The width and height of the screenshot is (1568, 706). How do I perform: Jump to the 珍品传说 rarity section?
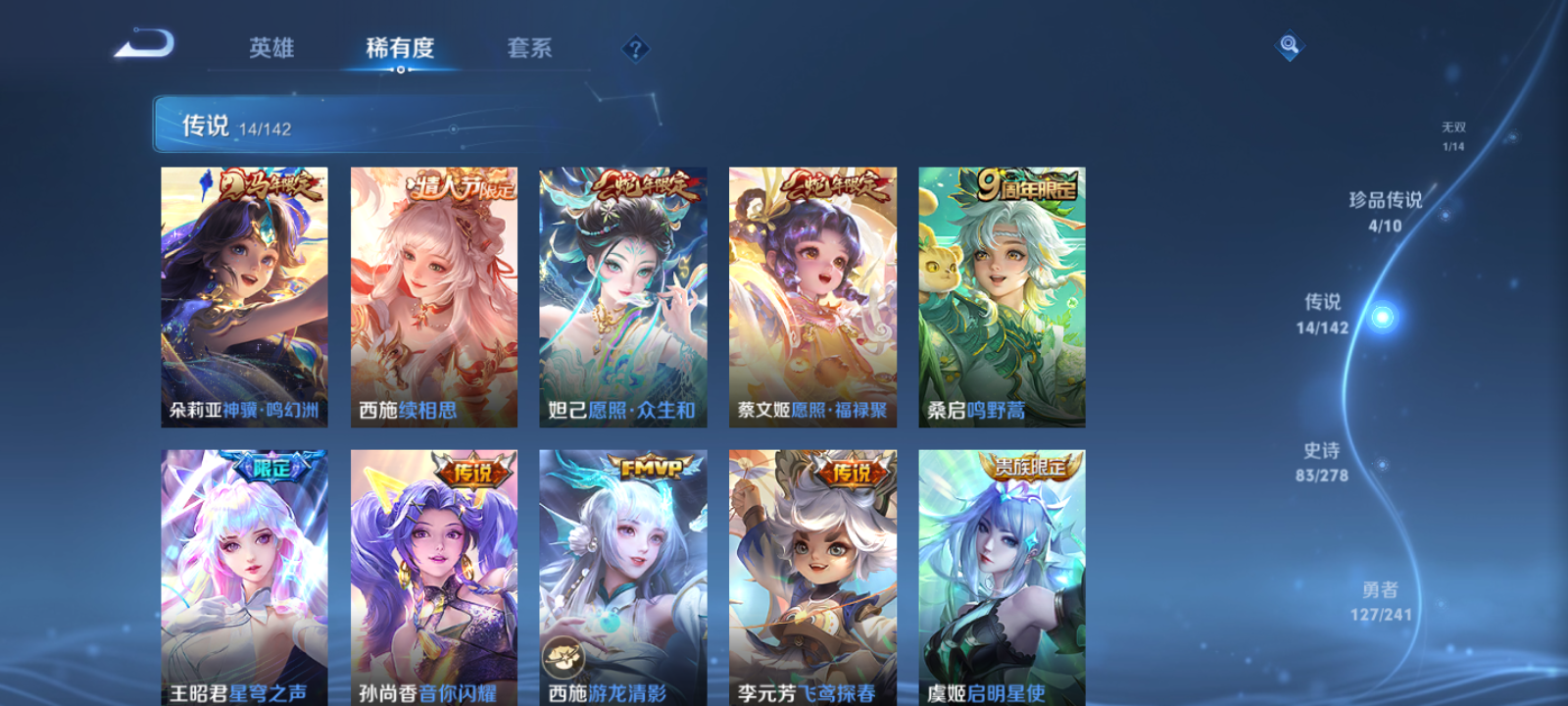click(1386, 211)
